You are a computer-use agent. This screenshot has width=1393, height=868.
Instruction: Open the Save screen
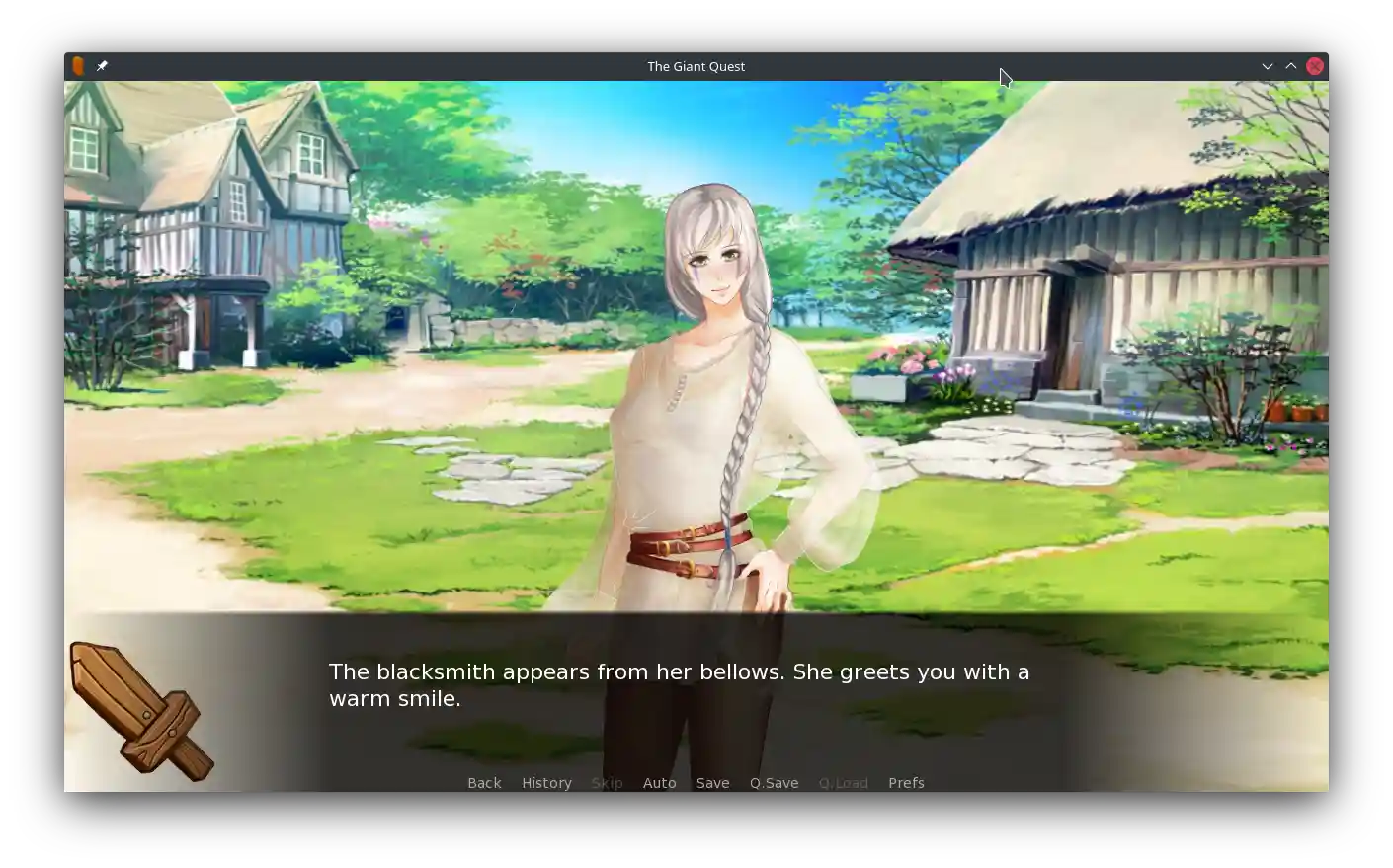point(712,782)
